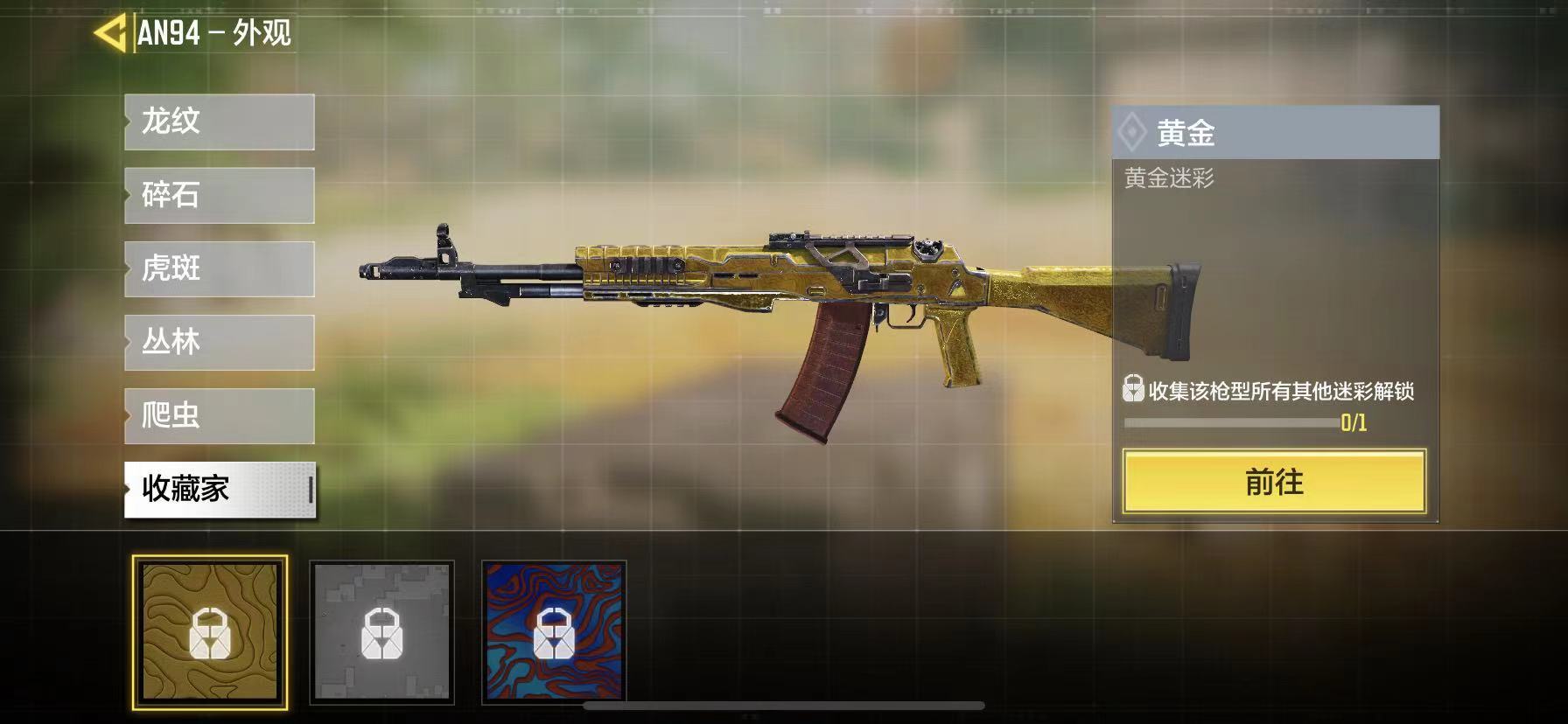Select the locked gold camo thumbnail

210,631
